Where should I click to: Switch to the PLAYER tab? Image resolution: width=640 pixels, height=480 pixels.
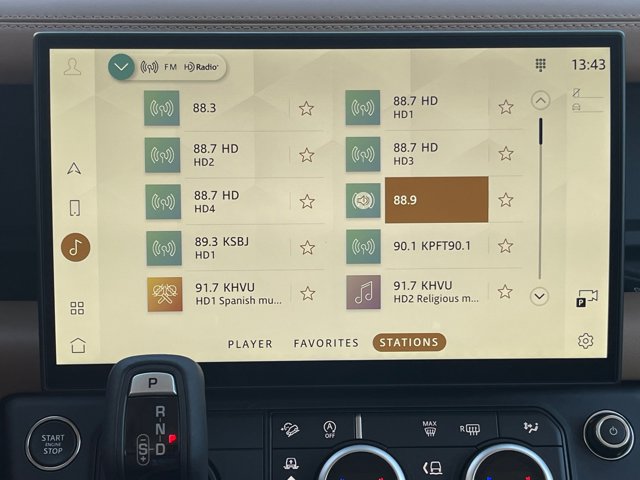(x=250, y=343)
